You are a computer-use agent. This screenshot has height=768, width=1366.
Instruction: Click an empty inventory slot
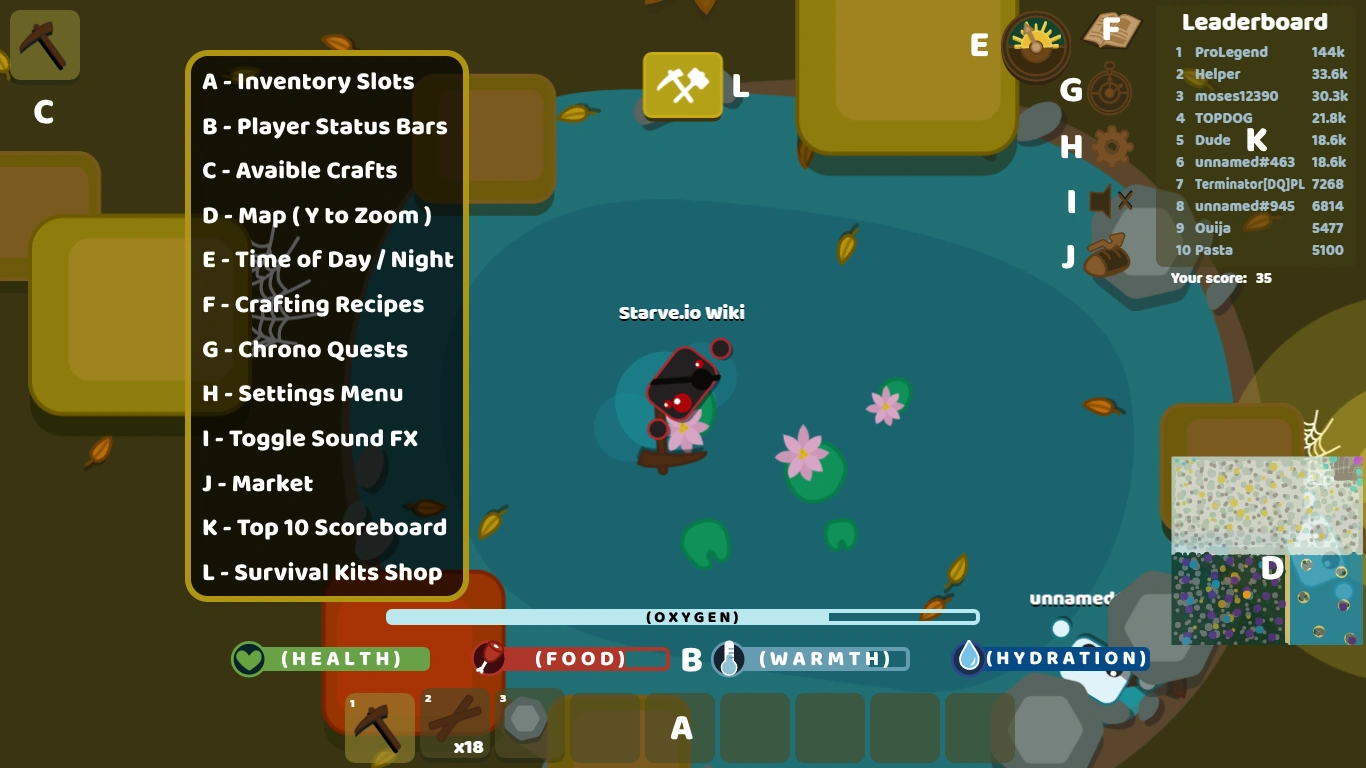[x=754, y=729]
